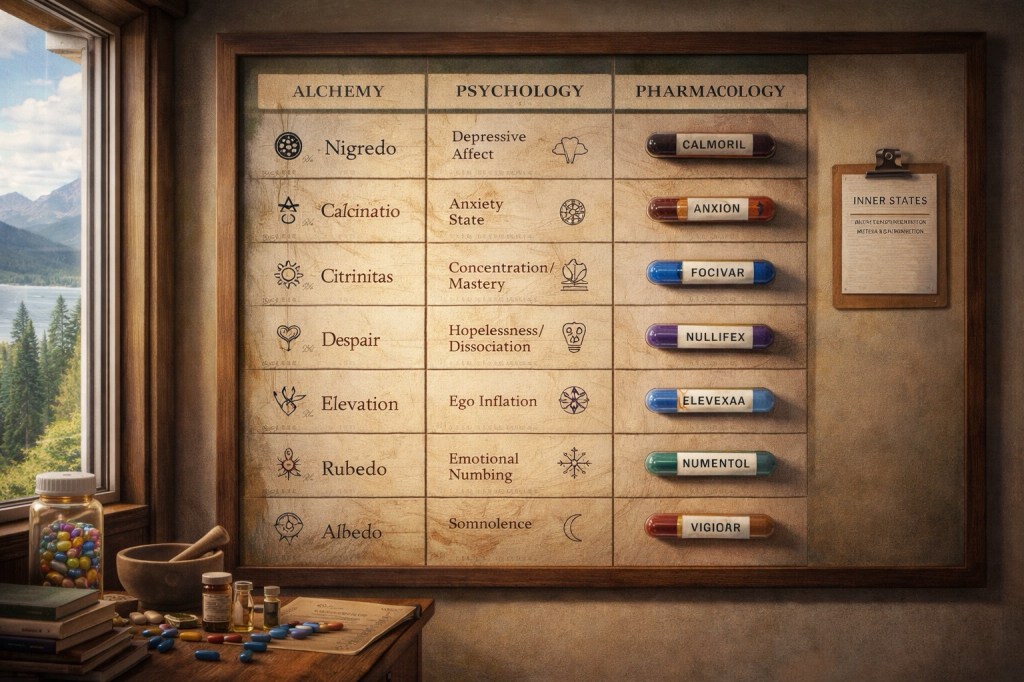
Task: Select the Rubedo tile
Action: point(335,467)
